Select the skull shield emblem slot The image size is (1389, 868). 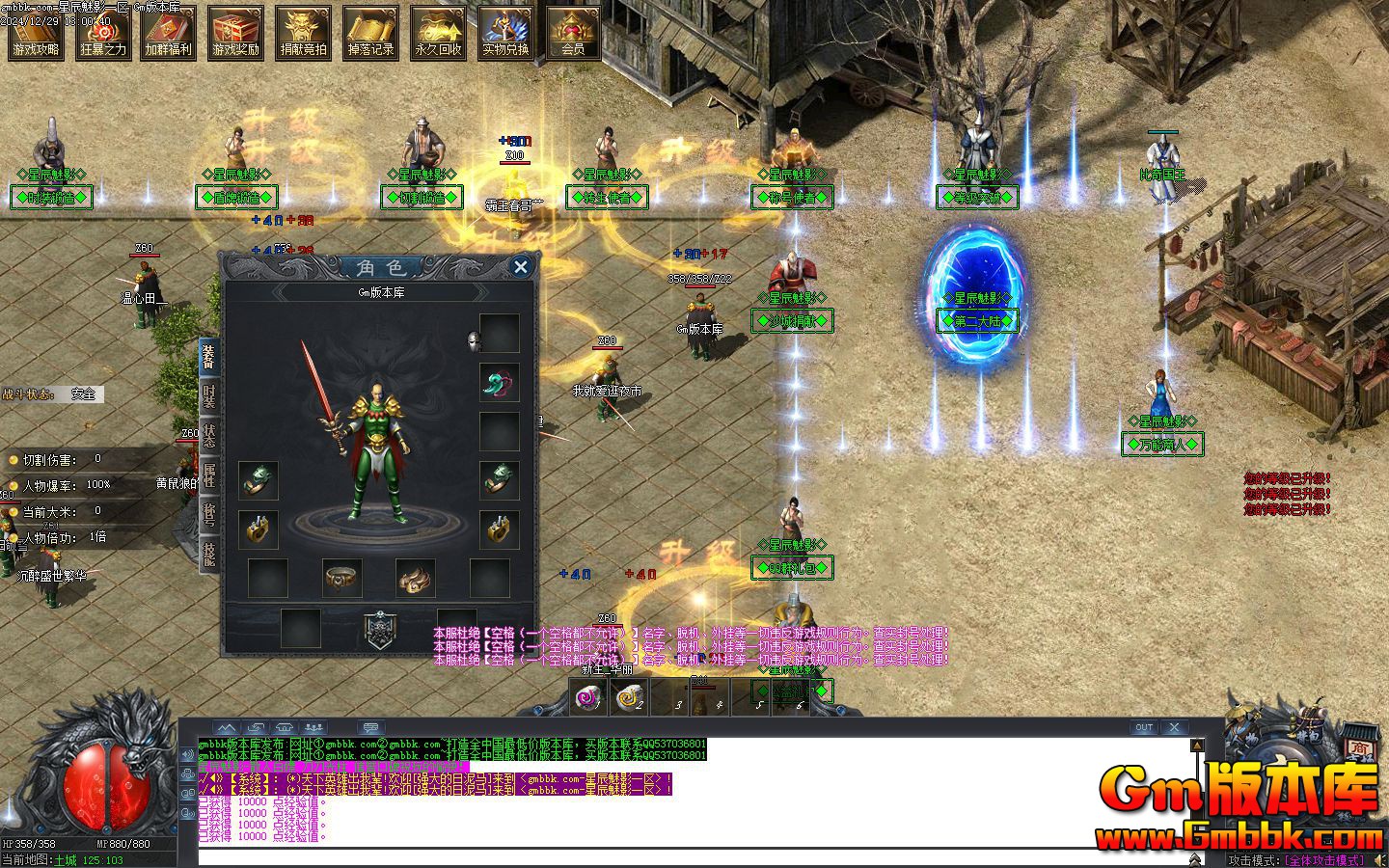click(x=378, y=629)
